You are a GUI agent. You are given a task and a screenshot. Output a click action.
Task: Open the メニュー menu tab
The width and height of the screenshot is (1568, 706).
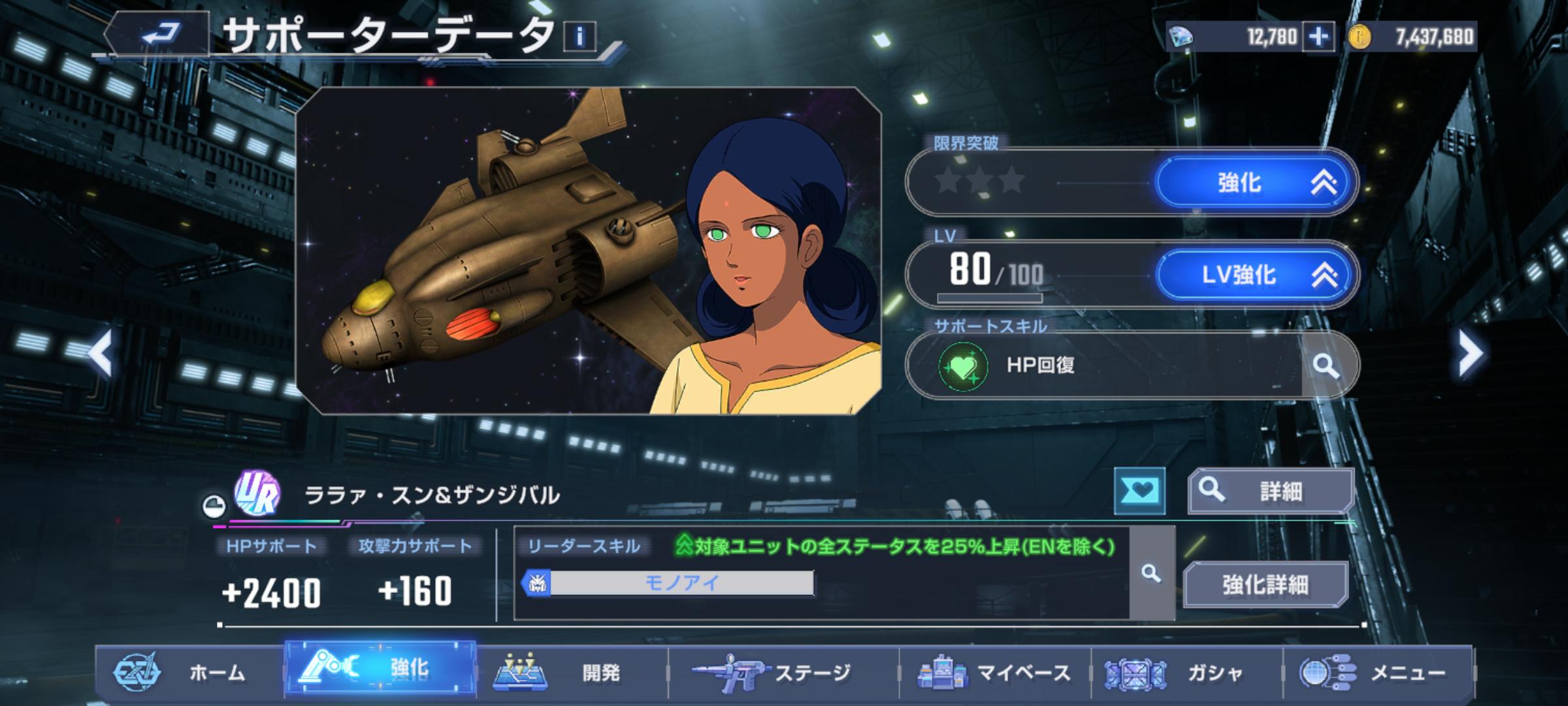pos(1379,672)
